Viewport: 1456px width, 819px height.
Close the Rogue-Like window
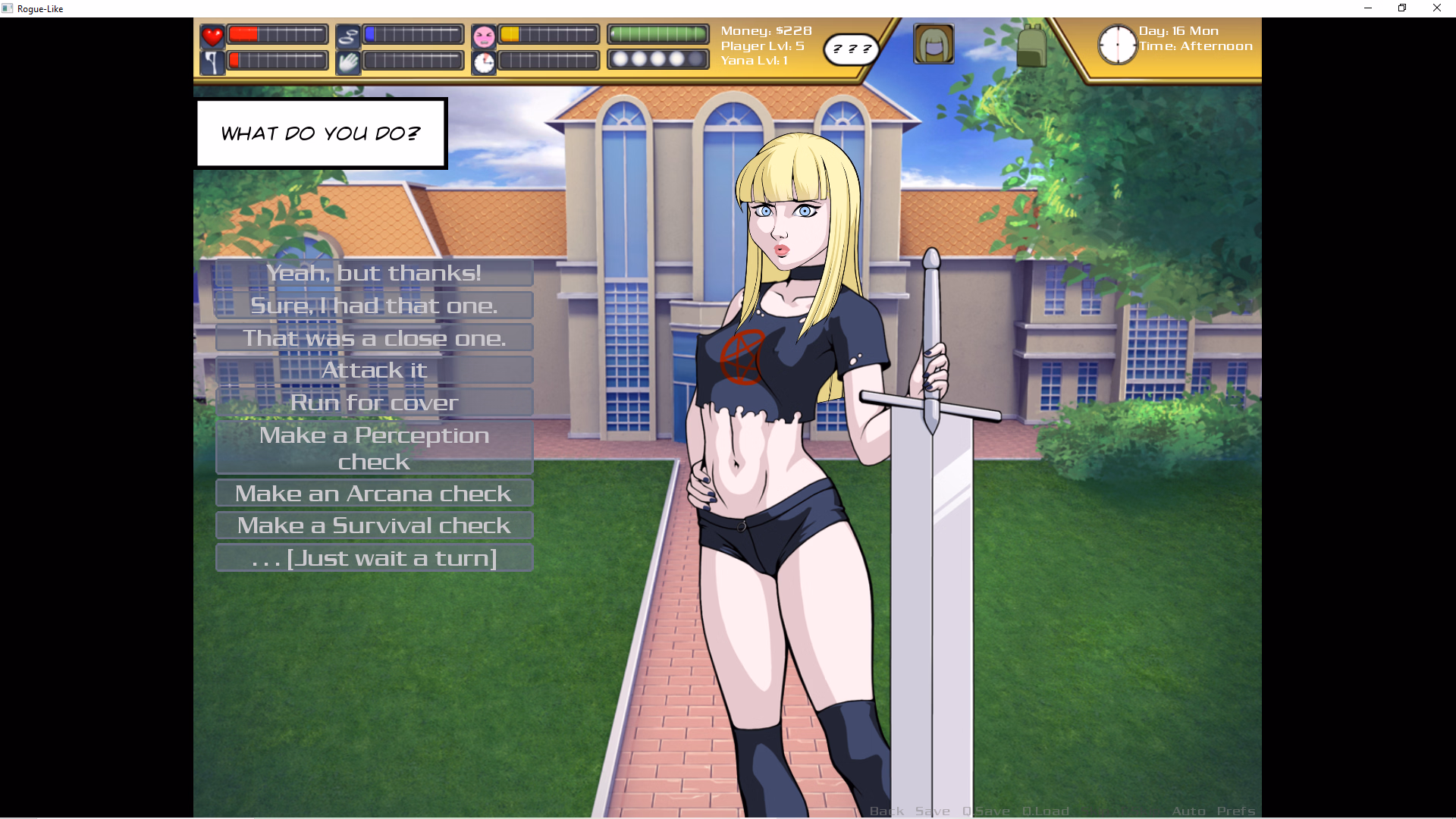coord(1436,8)
